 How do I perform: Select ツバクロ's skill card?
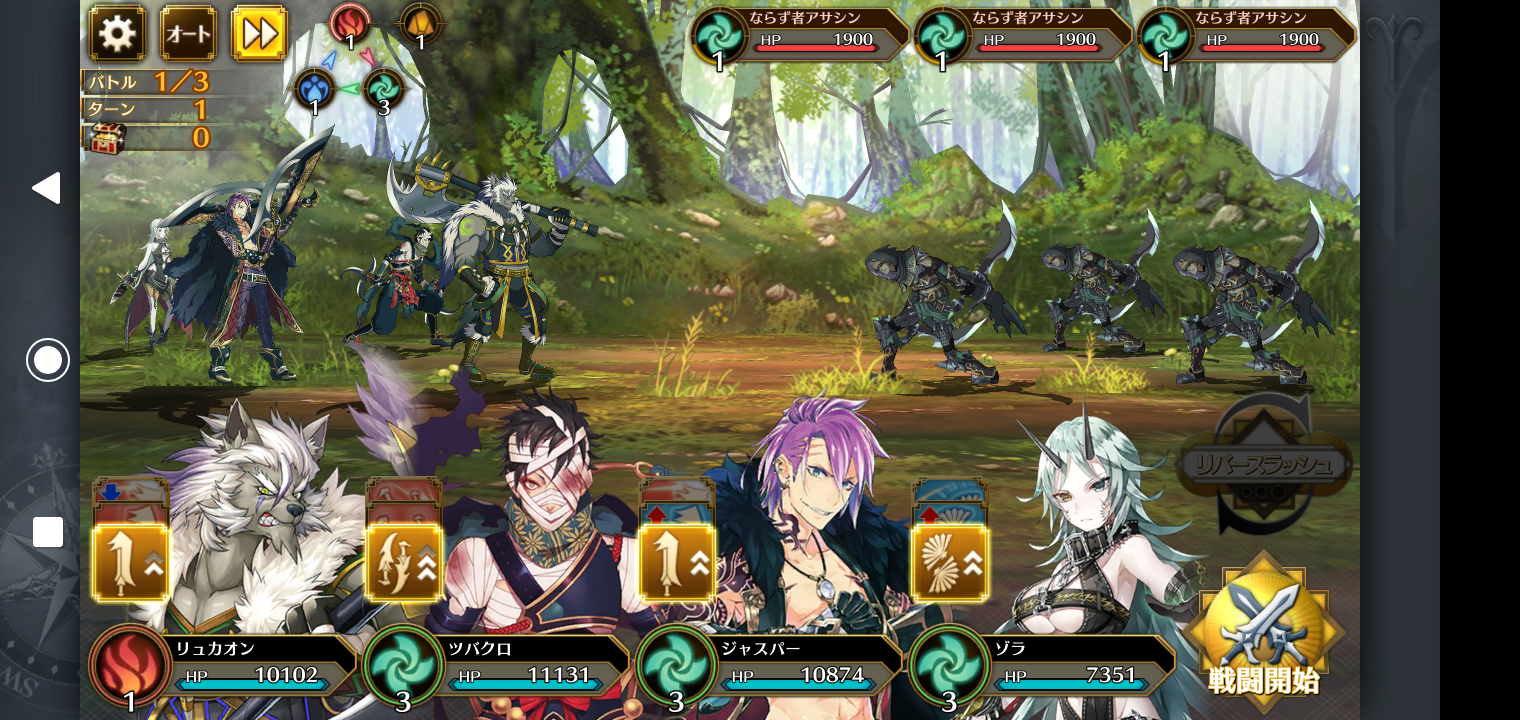pos(404,561)
